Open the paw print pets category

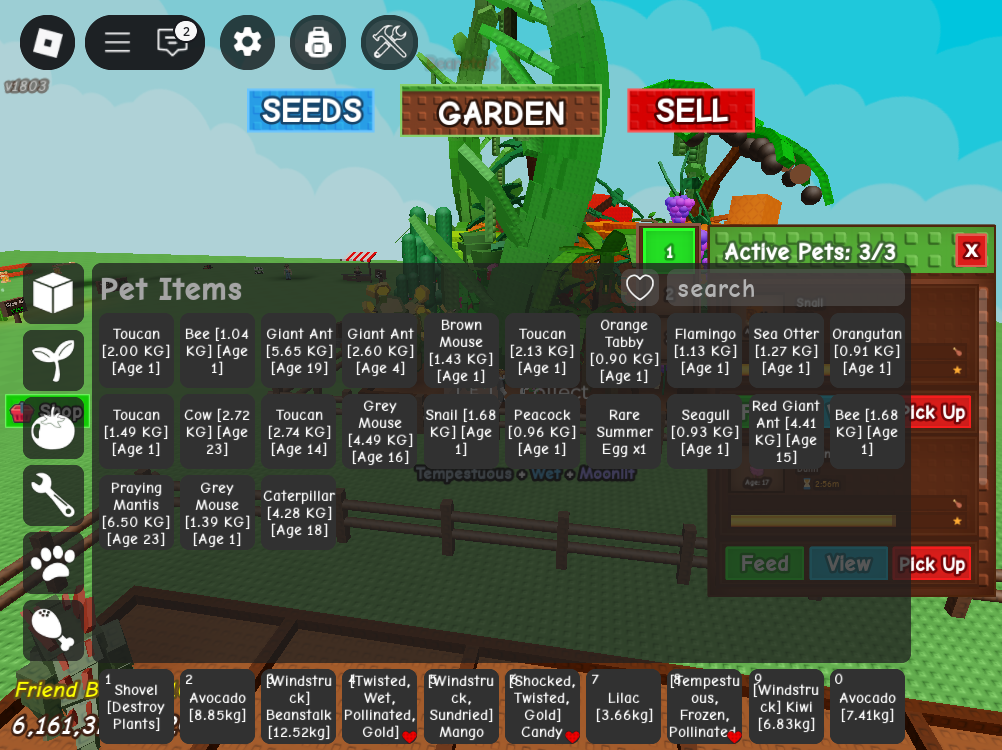click(x=53, y=563)
